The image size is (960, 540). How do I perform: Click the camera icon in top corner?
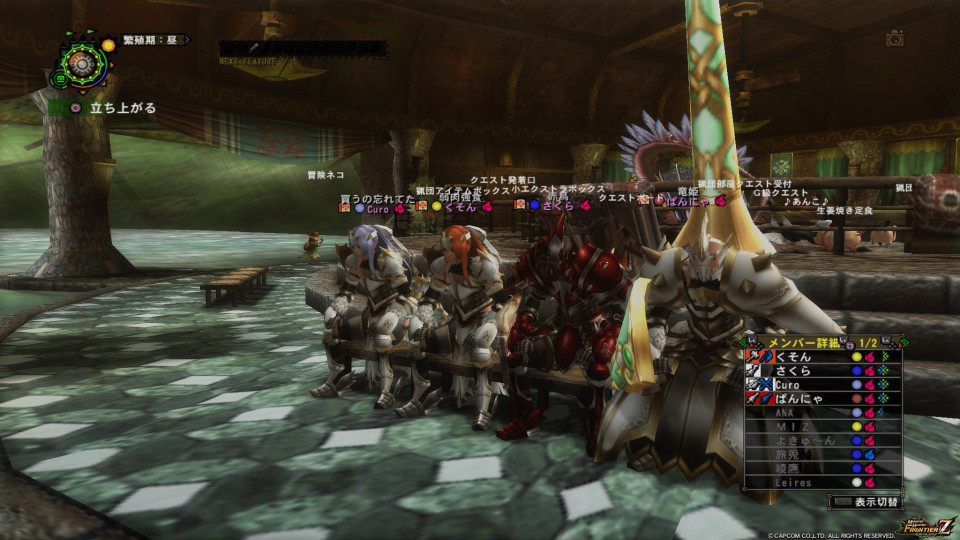pyautogui.click(x=895, y=39)
